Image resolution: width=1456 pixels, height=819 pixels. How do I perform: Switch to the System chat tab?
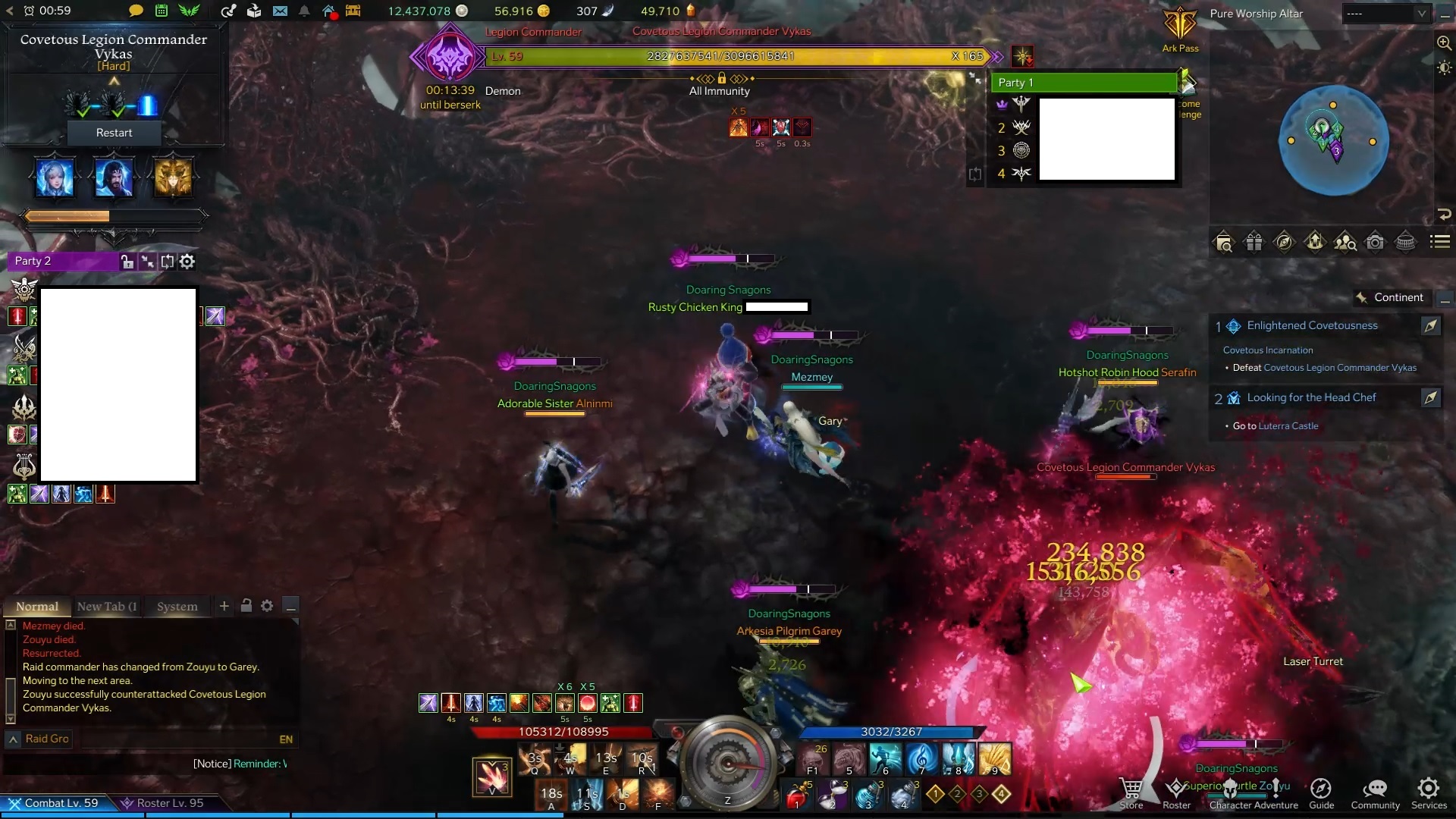pos(177,607)
